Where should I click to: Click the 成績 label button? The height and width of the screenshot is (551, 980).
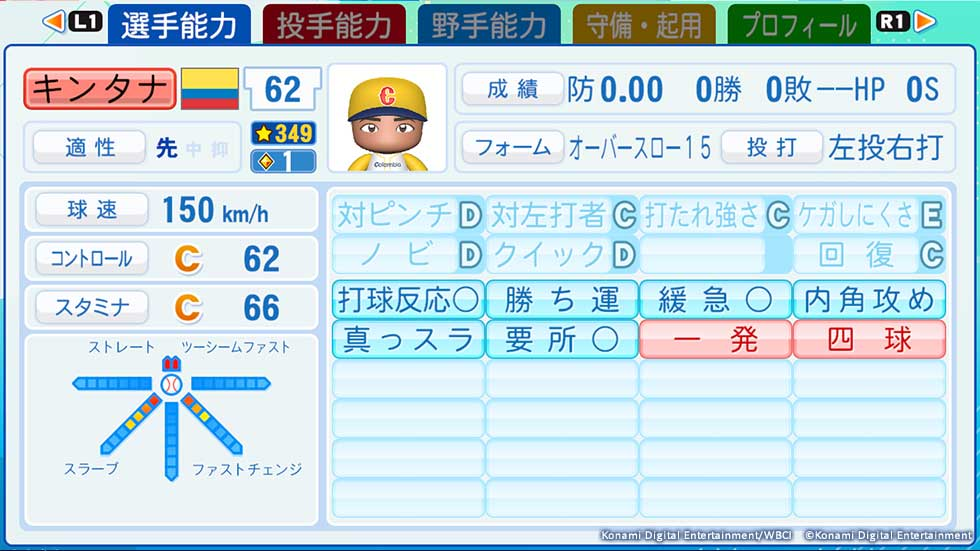(512, 89)
